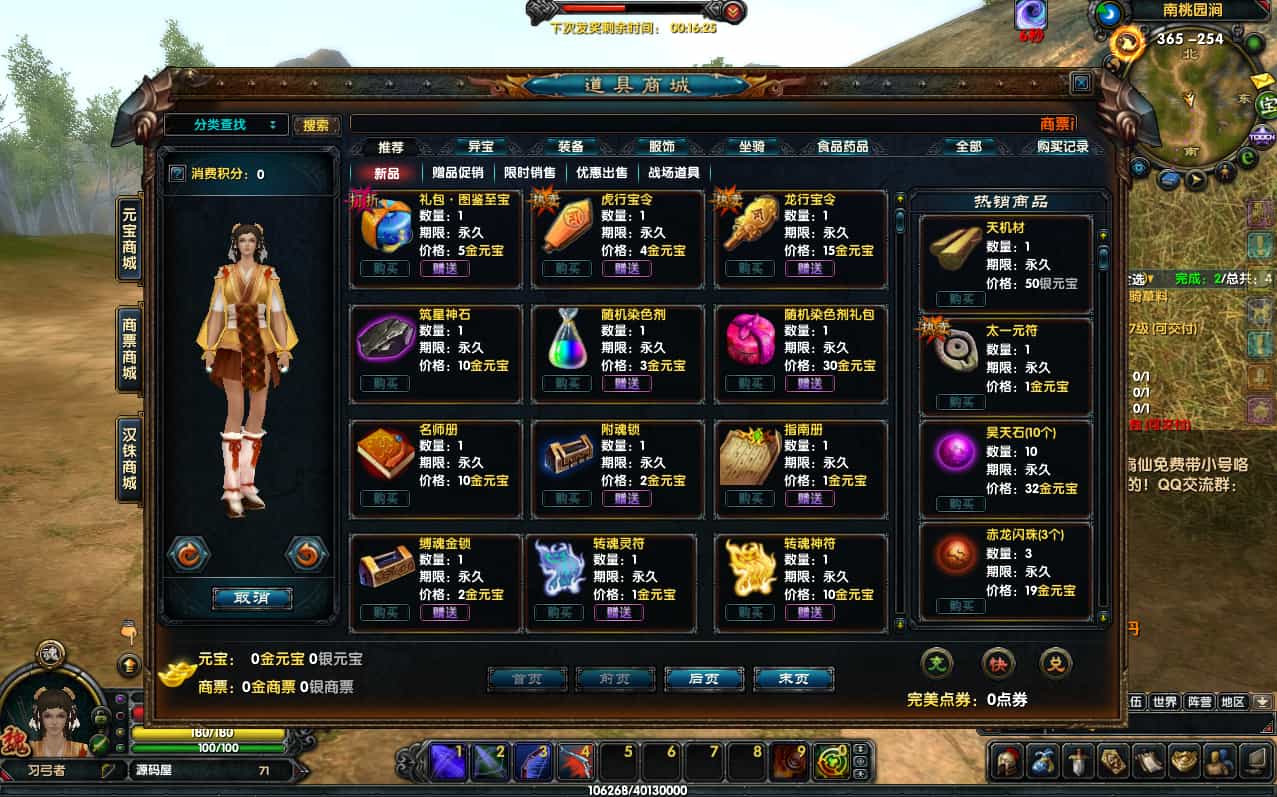Open the 分类查找 category dropdown
The width and height of the screenshot is (1277, 797).
pyautogui.click(x=226, y=125)
